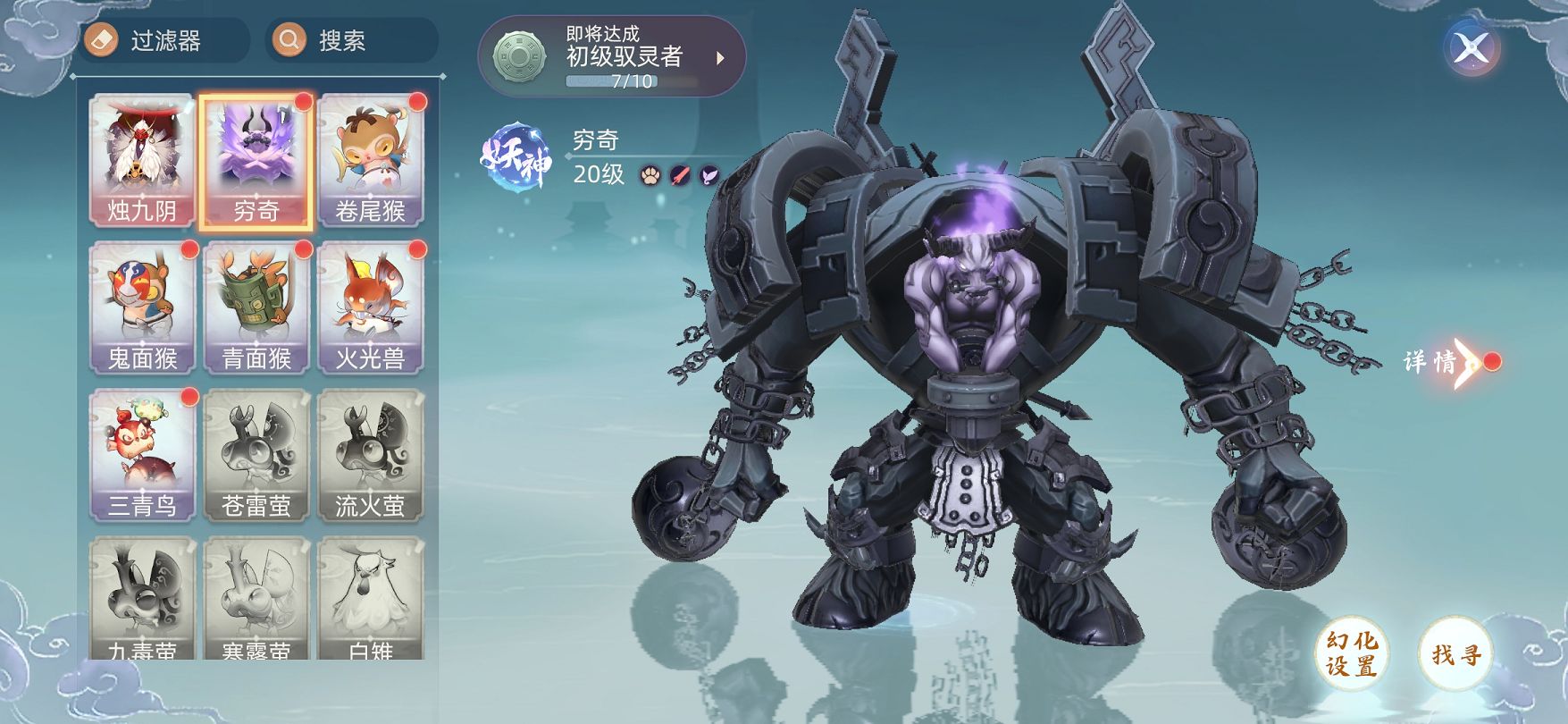This screenshot has width=1568, height=724.
Task: Open 幻化设置 transformation settings
Action: tap(1351, 653)
